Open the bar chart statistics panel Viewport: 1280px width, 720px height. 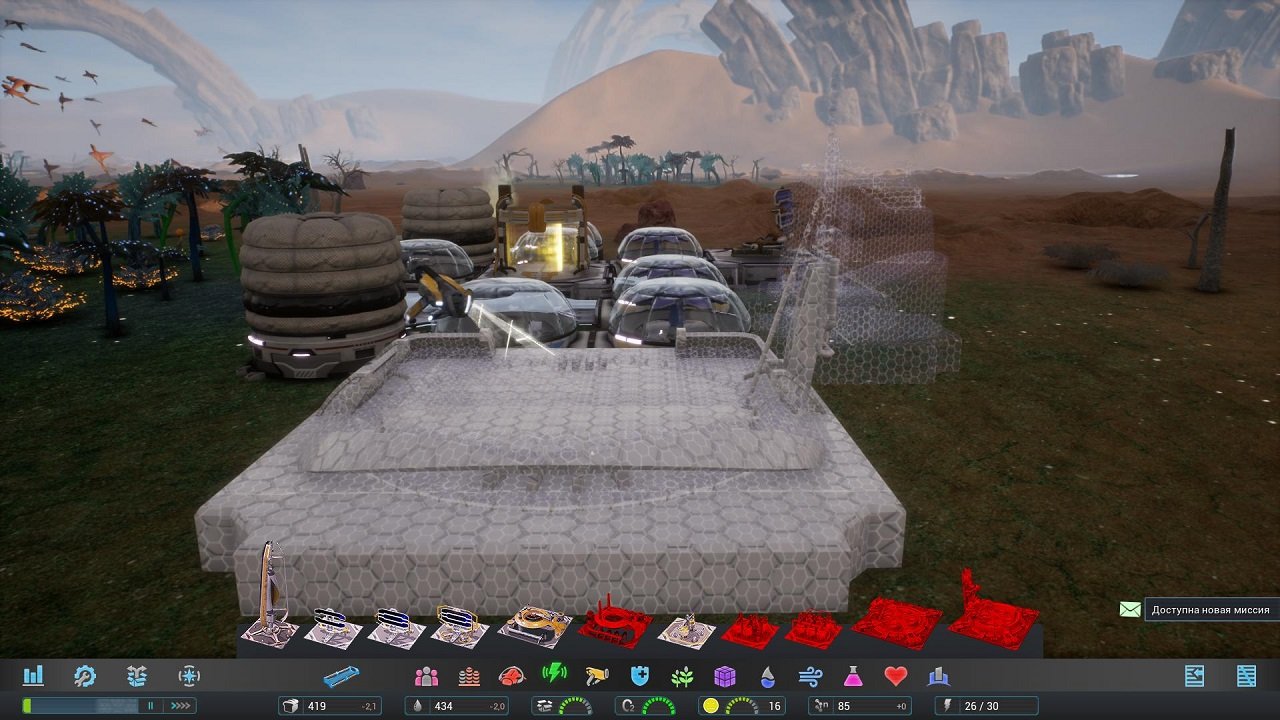coord(33,676)
